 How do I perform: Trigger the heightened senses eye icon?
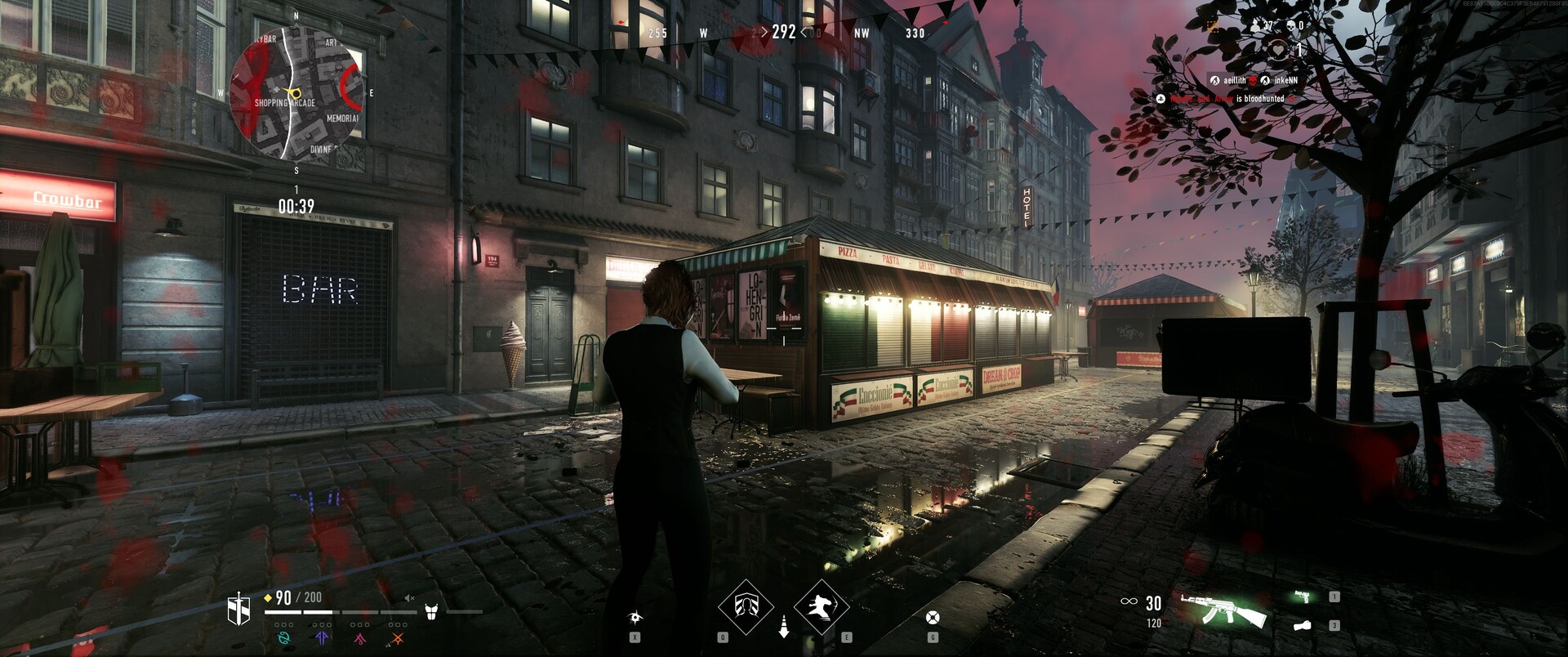point(635,618)
